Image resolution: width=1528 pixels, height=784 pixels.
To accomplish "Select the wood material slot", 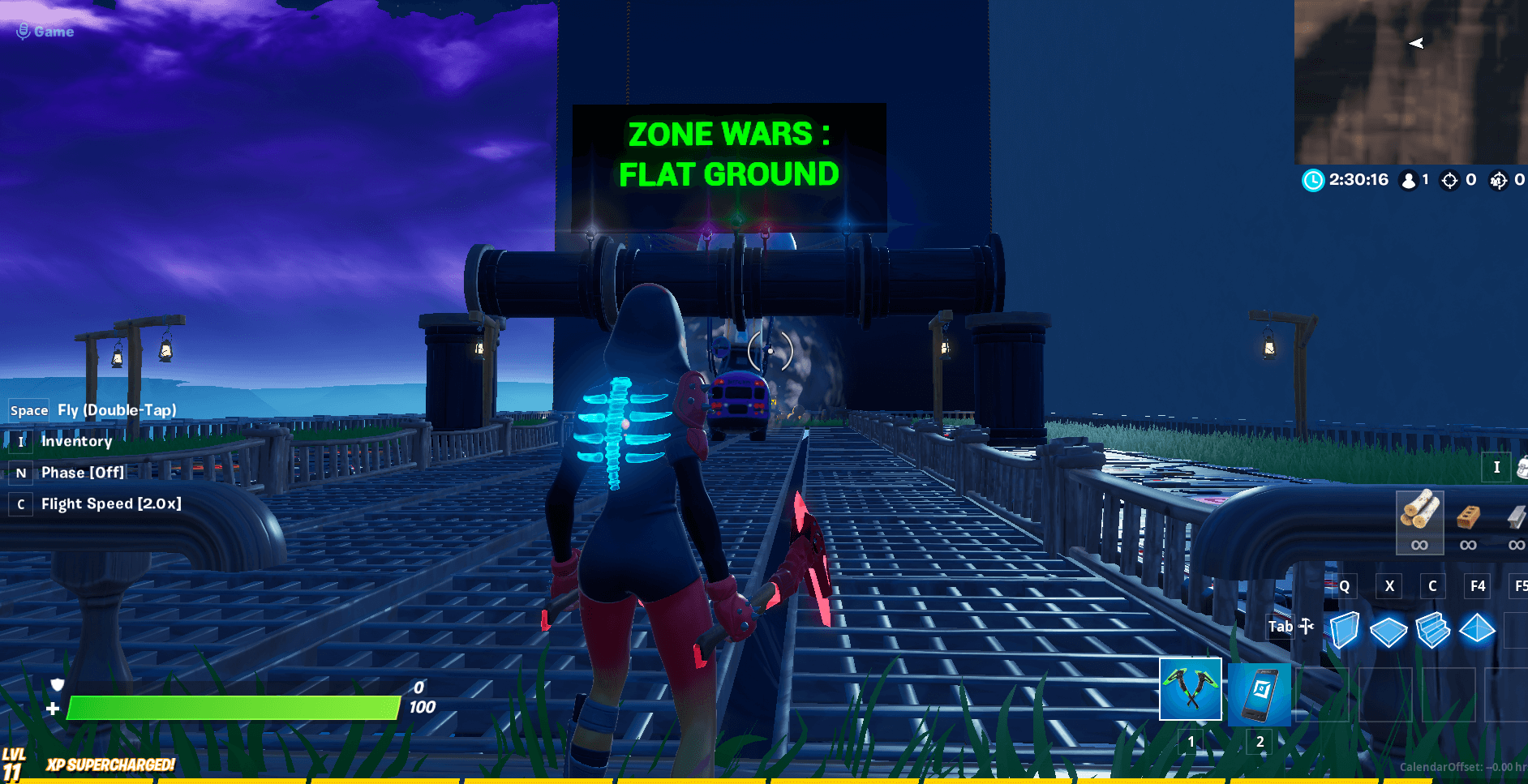I will pyautogui.click(x=1419, y=522).
